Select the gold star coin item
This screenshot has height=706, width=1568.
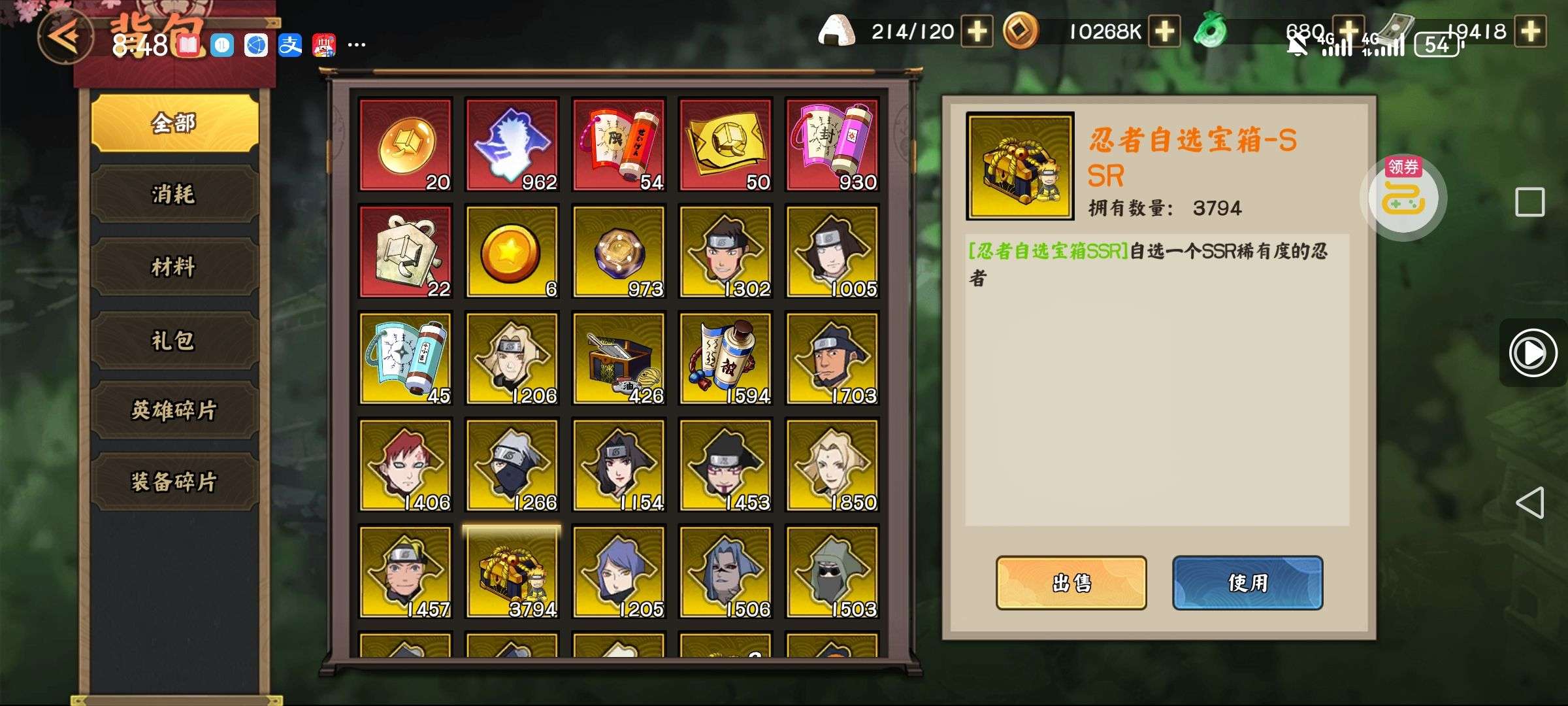pyautogui.click(x=512, y=252)
